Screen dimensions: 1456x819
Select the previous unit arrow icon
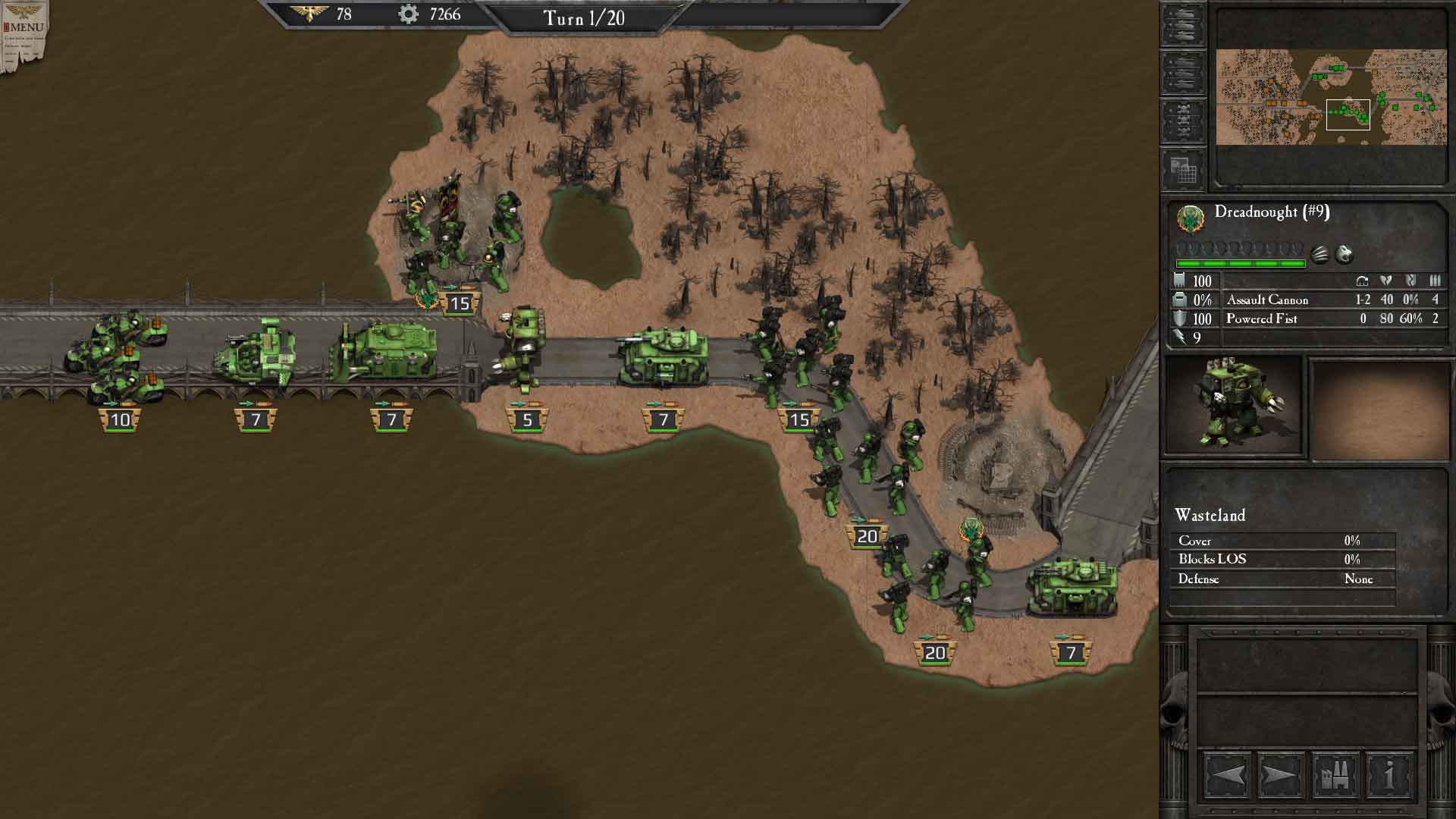point(1230,774)
